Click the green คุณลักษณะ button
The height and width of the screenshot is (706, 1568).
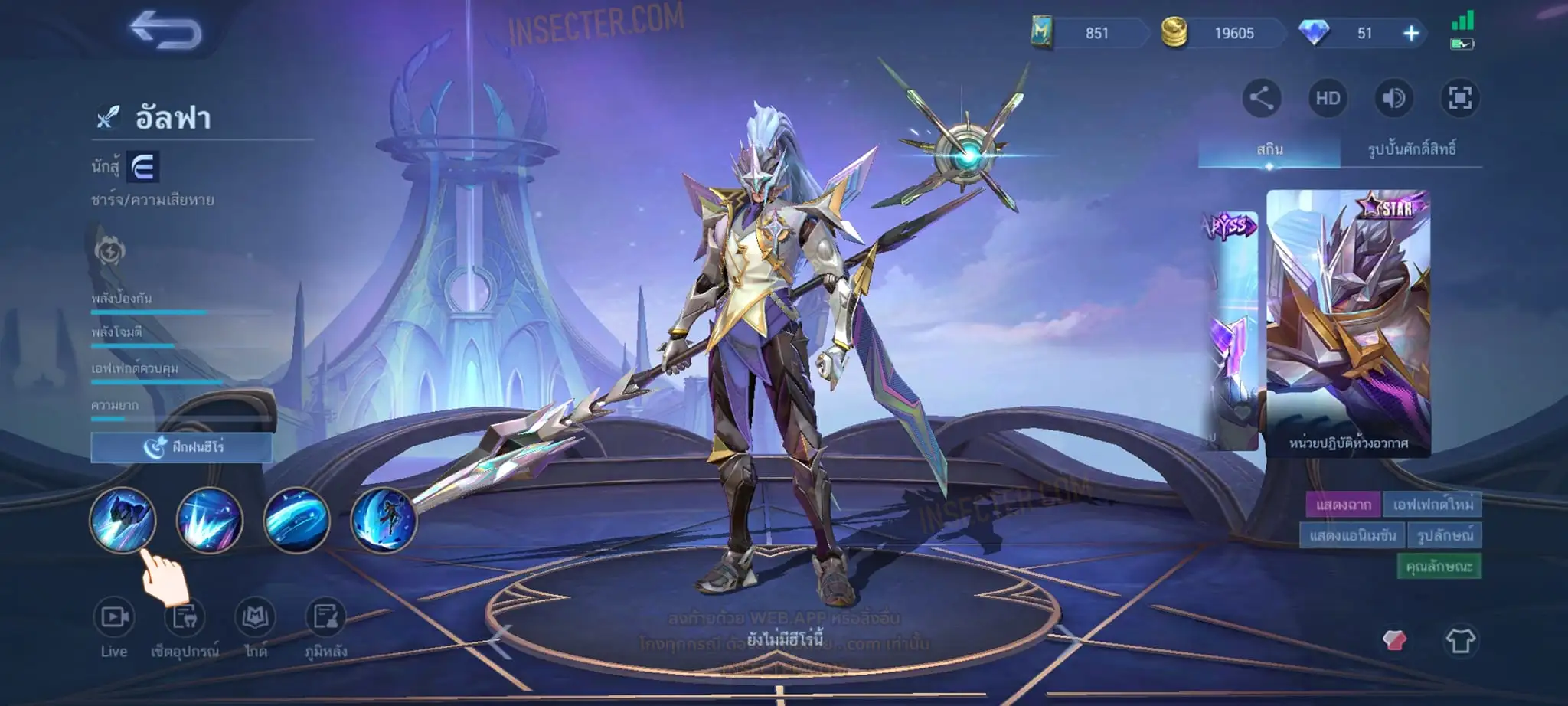pos(1439,566)
